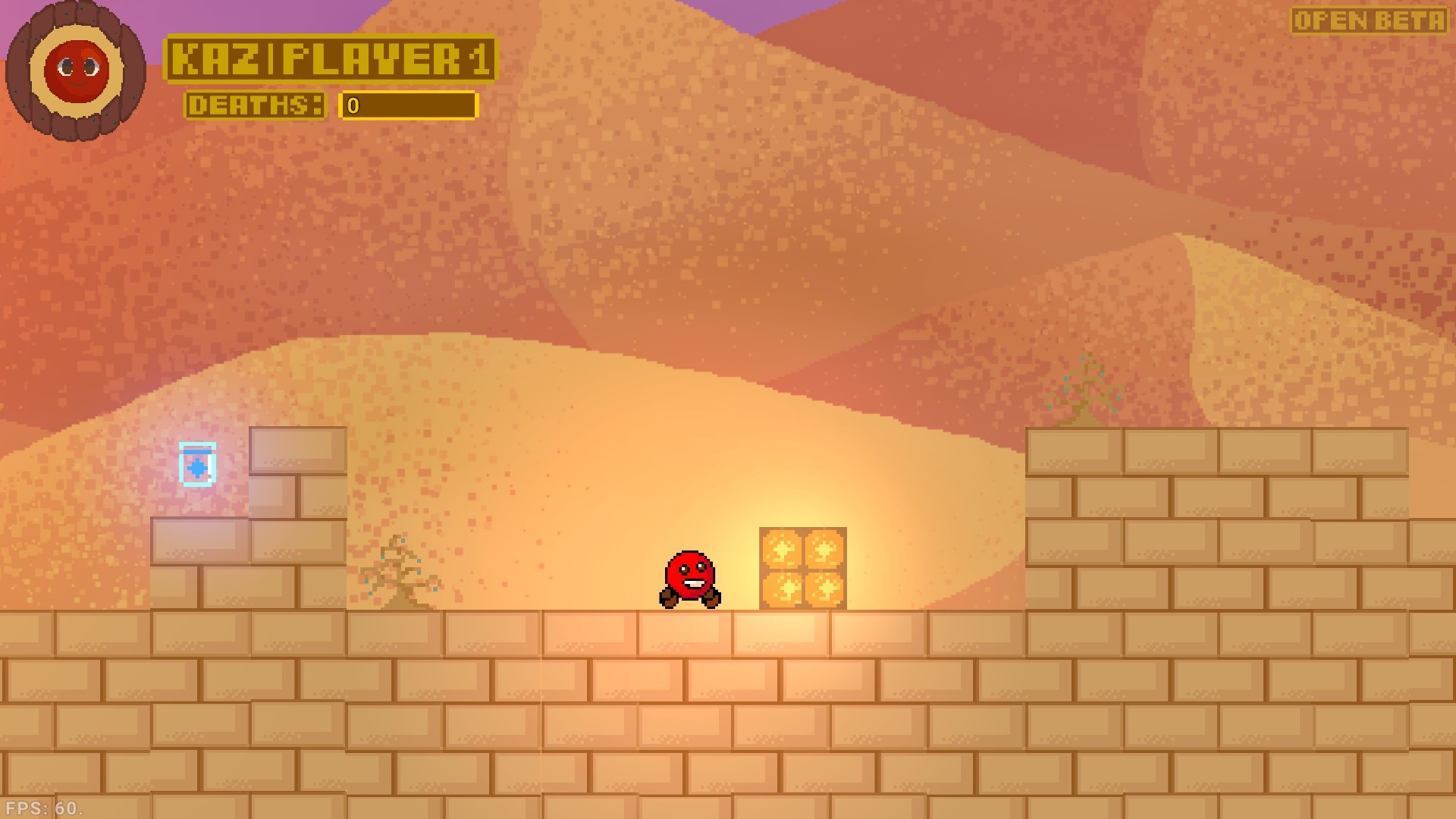Click the red player avatar portrait
Viewport: 1456px width, 819px height.
point(76,72)
